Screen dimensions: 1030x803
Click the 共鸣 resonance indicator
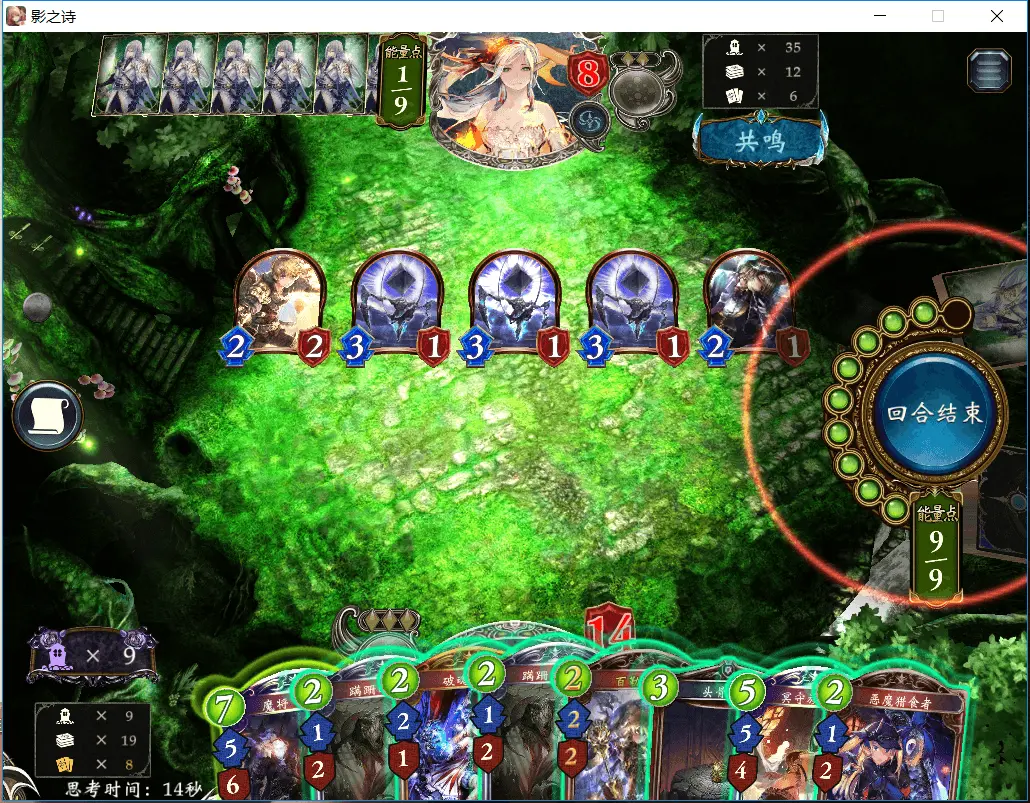coord(760,140)
